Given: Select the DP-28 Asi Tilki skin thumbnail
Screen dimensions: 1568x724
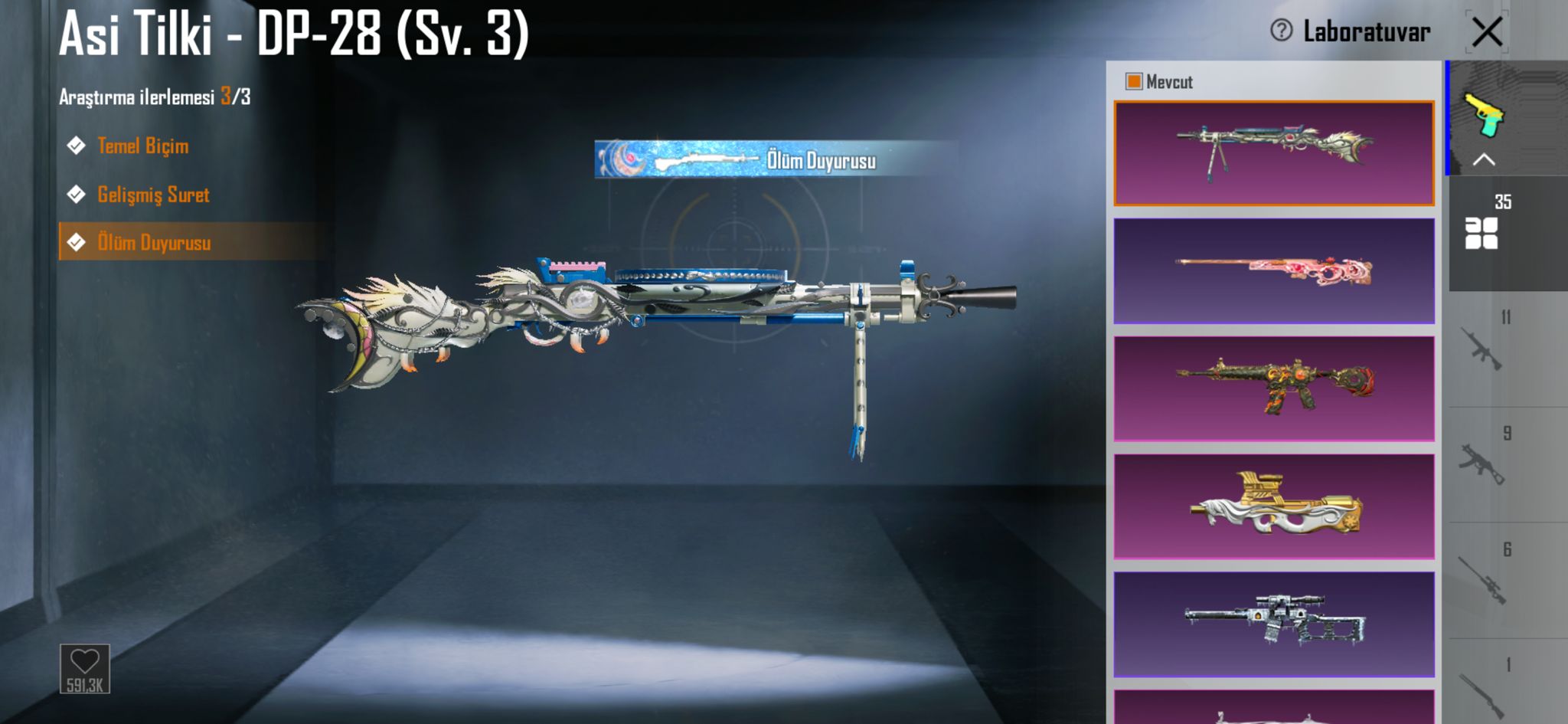Looking at the screenshot, I should tap(1274, 153).
